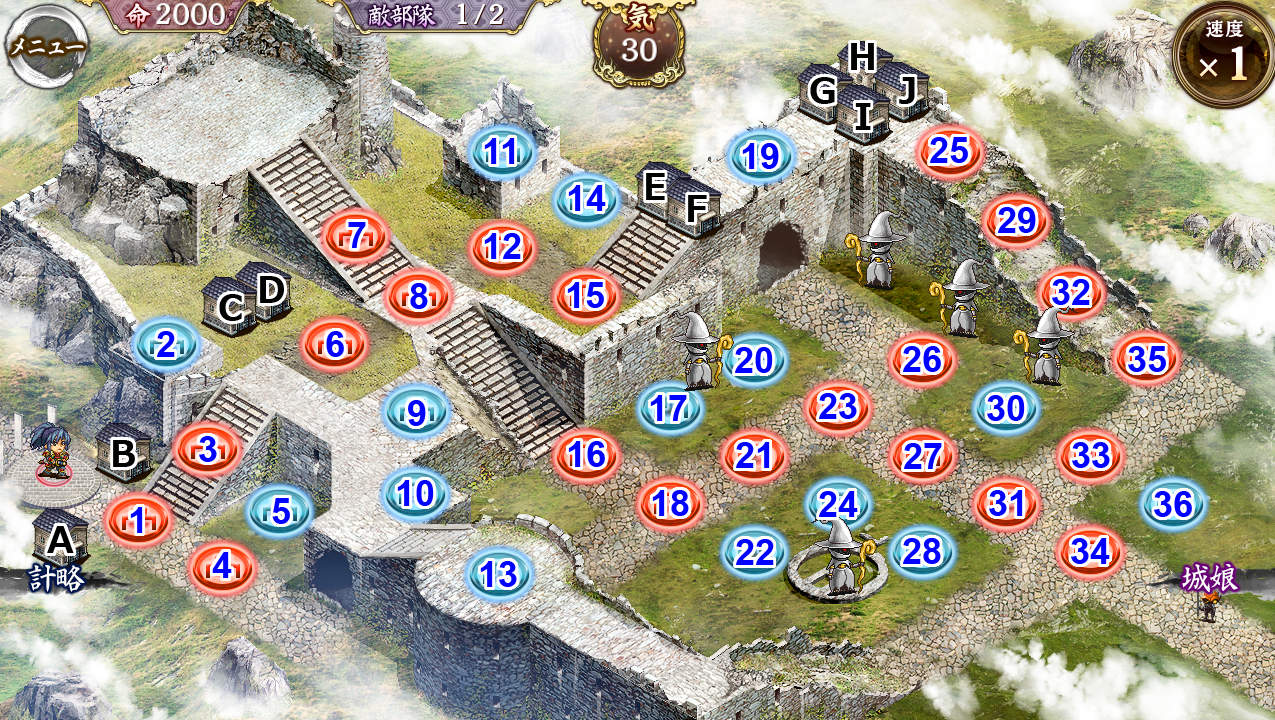
Task: Select red deployment tile number 35
Action: point(1147,359)
